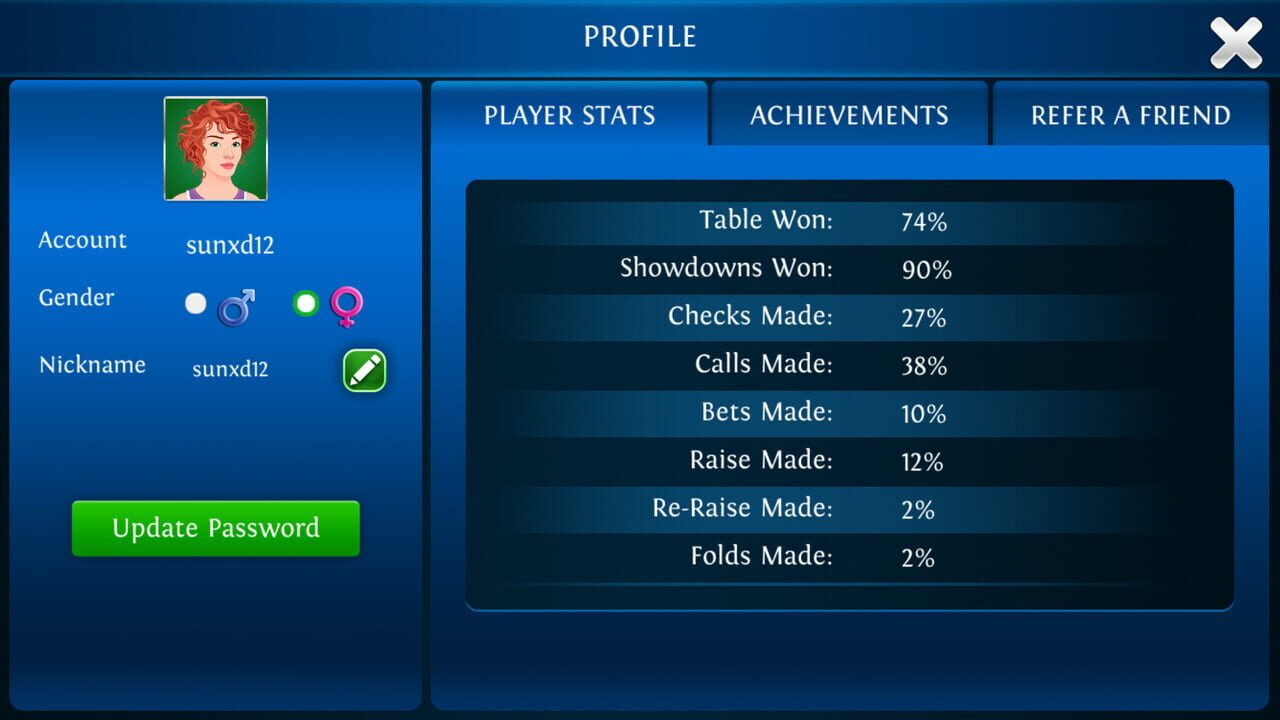Click the Calls Made percentage value
Screen dimensions: 1280x720
pyautogui.click(x=923, y=364)
